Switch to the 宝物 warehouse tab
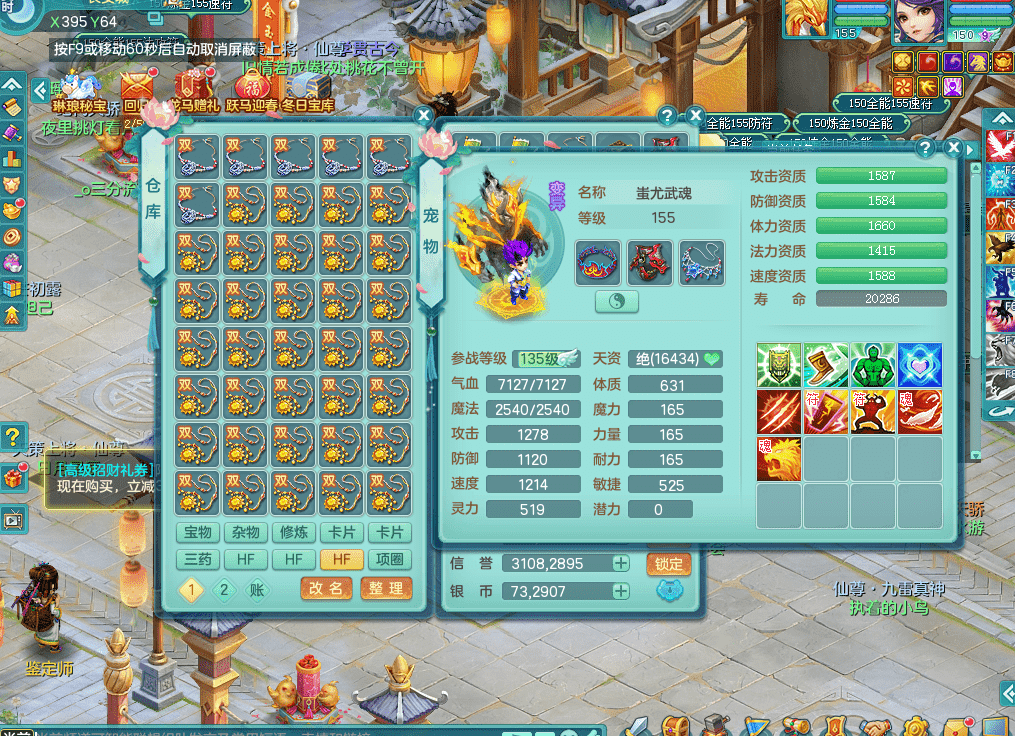The height and width of the screenshot is (736, 1015). [x=198, y=533]
